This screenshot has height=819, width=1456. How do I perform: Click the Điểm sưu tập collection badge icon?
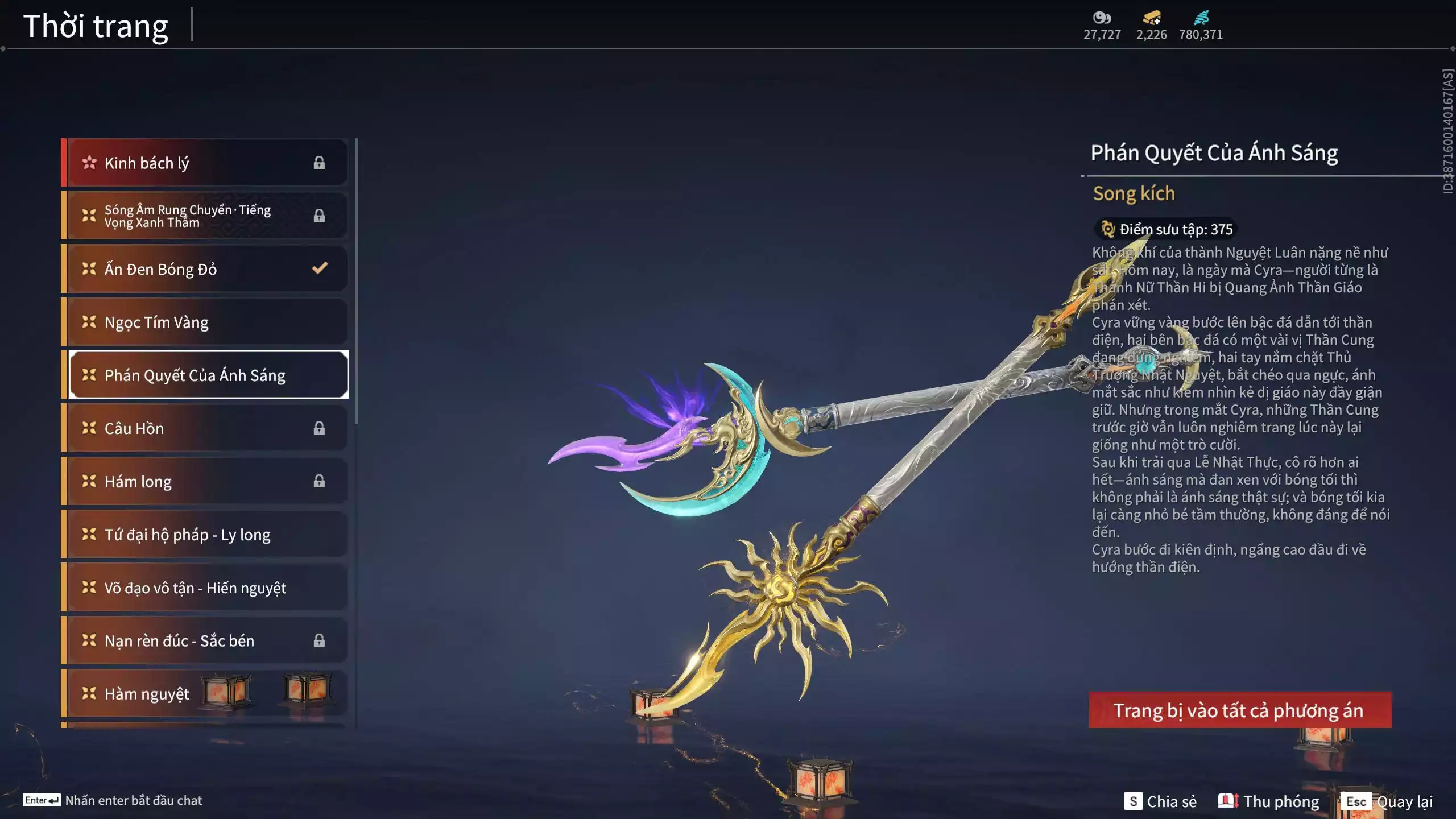coord(1107,229)
